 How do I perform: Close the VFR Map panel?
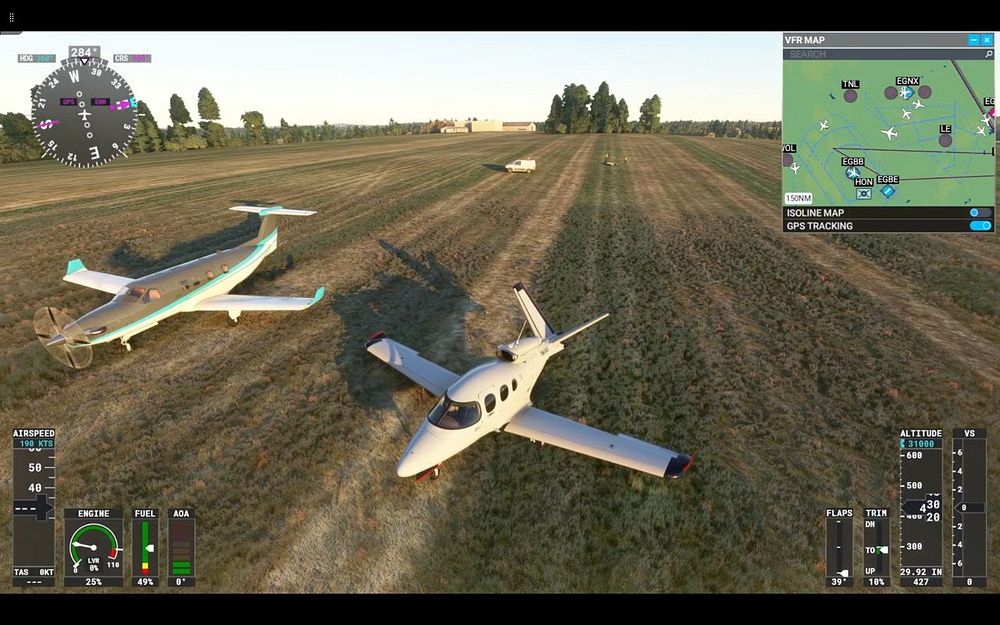987,40
